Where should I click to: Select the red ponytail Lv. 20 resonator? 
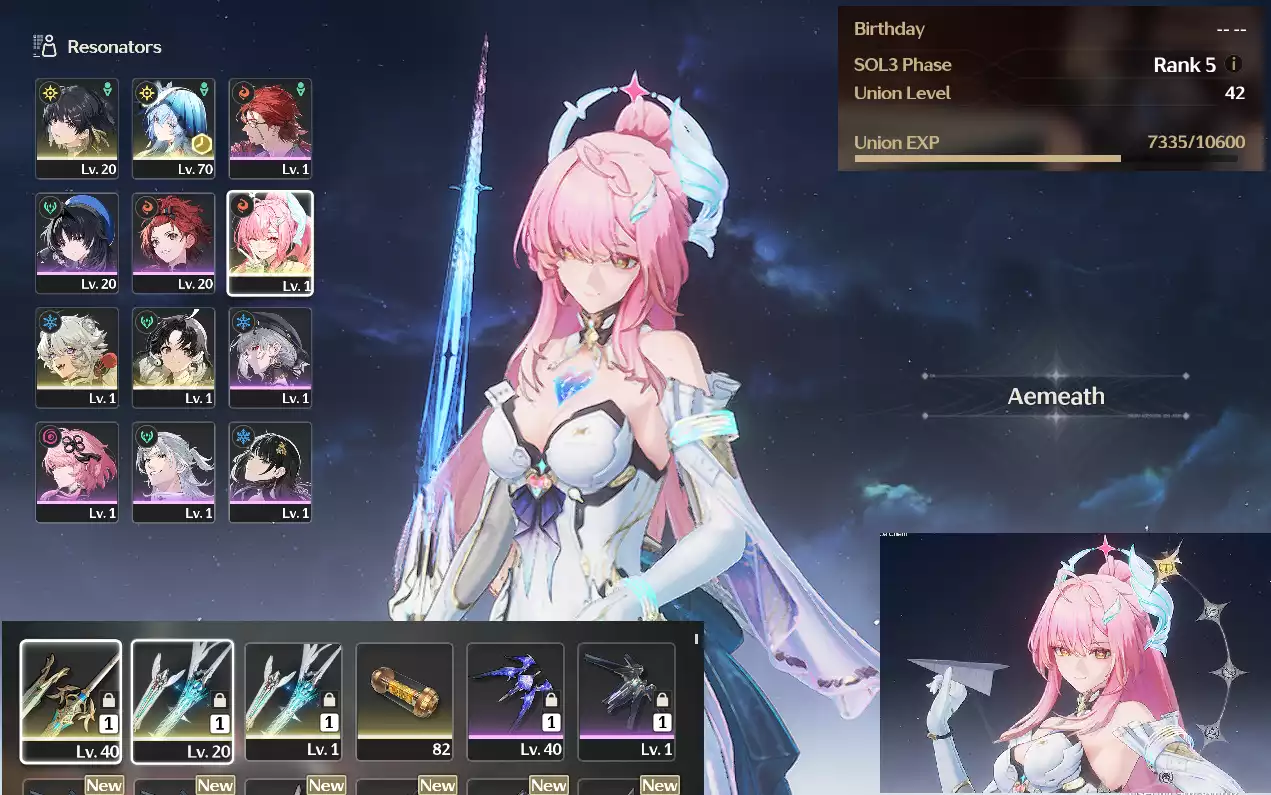[x=173, y=243]
